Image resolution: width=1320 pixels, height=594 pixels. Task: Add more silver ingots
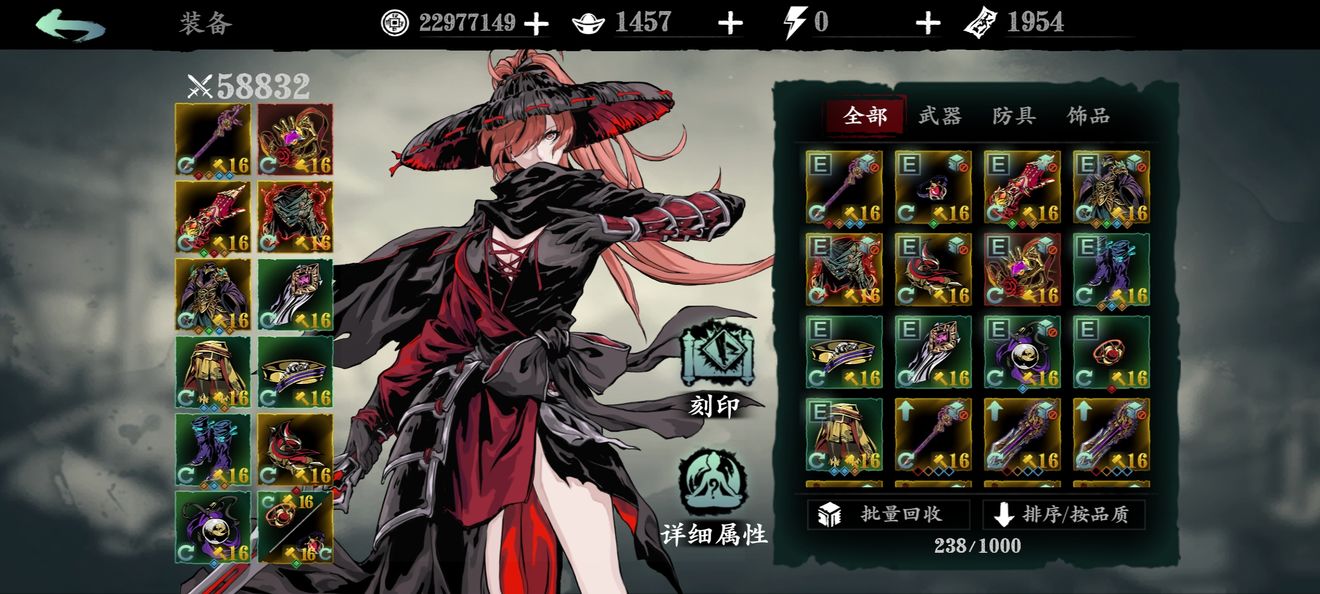click(730, 23)
